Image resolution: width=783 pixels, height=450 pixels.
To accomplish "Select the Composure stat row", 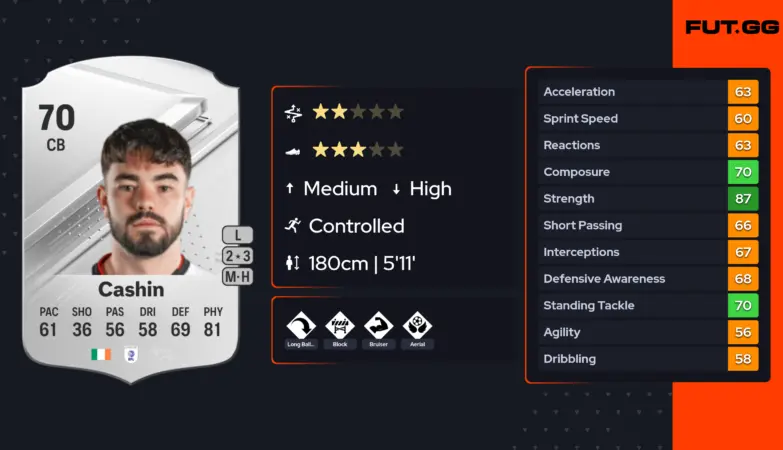I will pyautogui.click(x=647, y=172).
